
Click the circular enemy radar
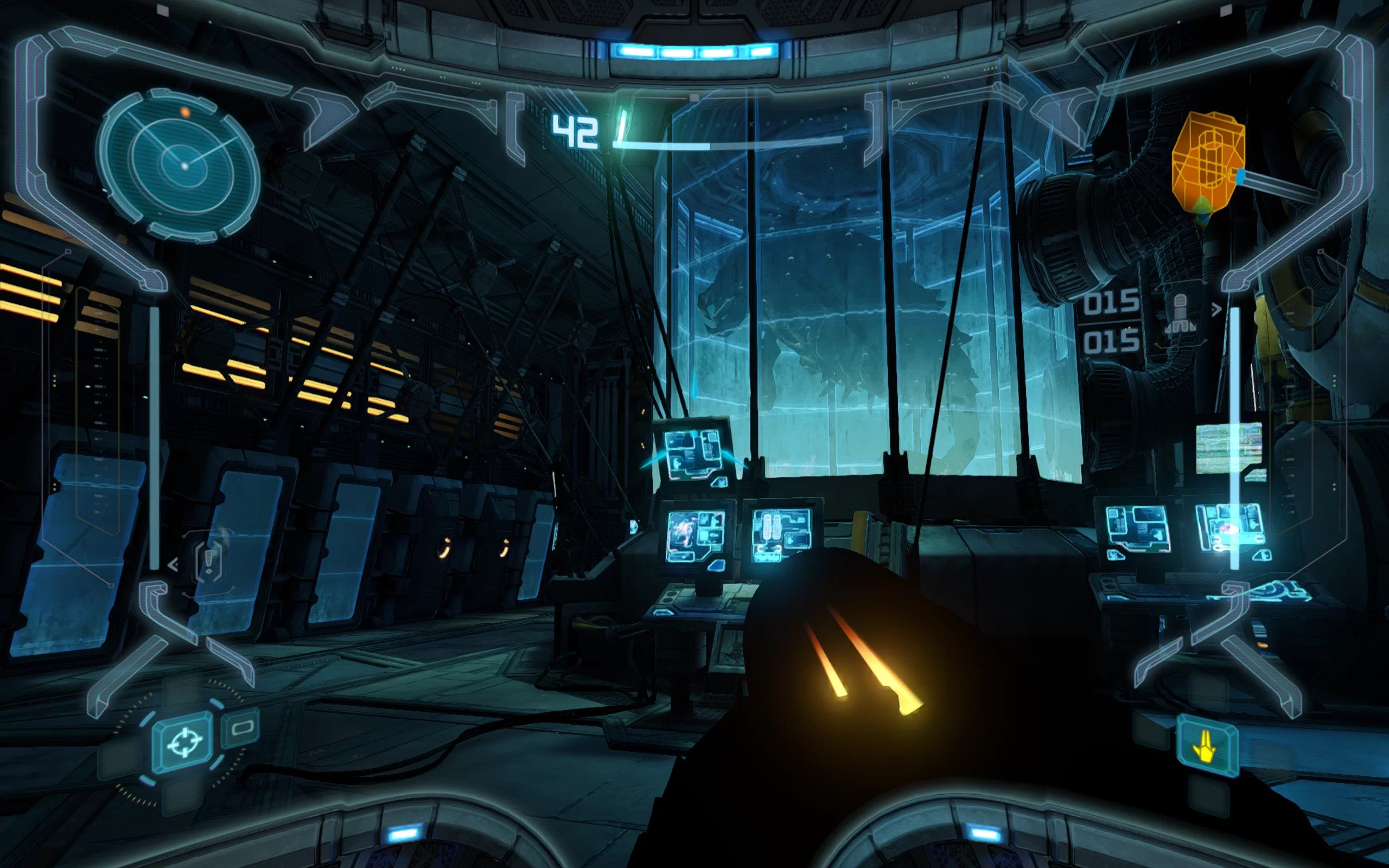(x=179, y=165)
